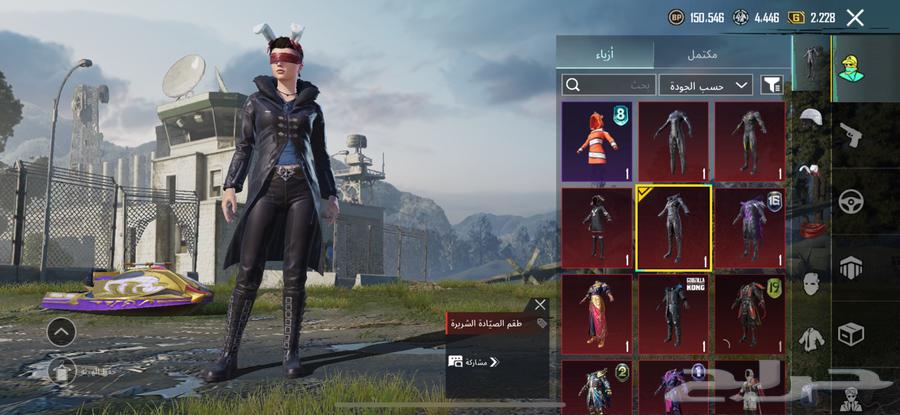
Task: Close the inventory screen with the X
Action: (855, 17)
